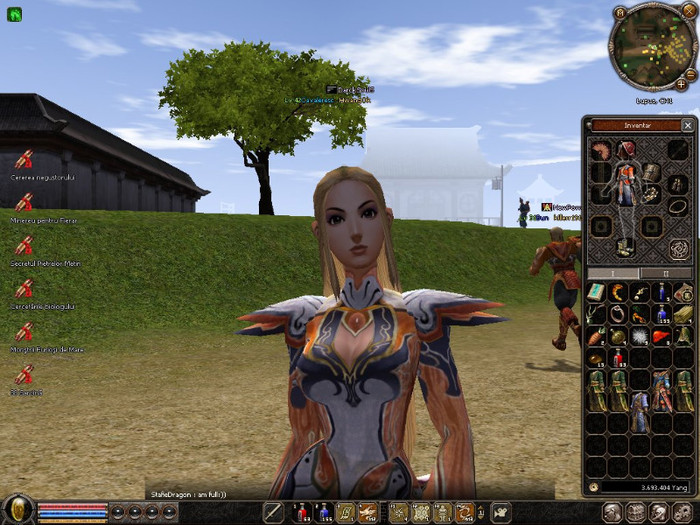Open the 'Cererea negustorului' quest scroll
The image size is (700, 525).
coord(24,159)
